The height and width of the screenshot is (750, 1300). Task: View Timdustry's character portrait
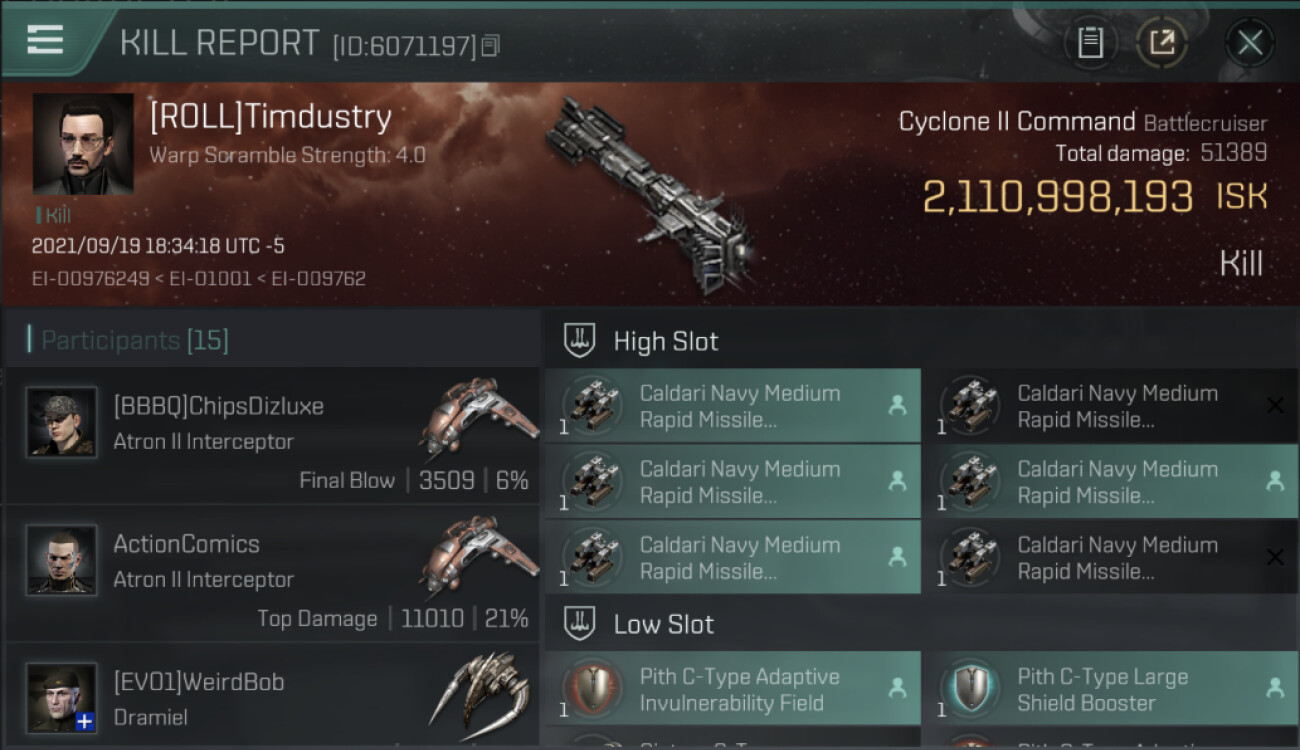click(83, 144)
